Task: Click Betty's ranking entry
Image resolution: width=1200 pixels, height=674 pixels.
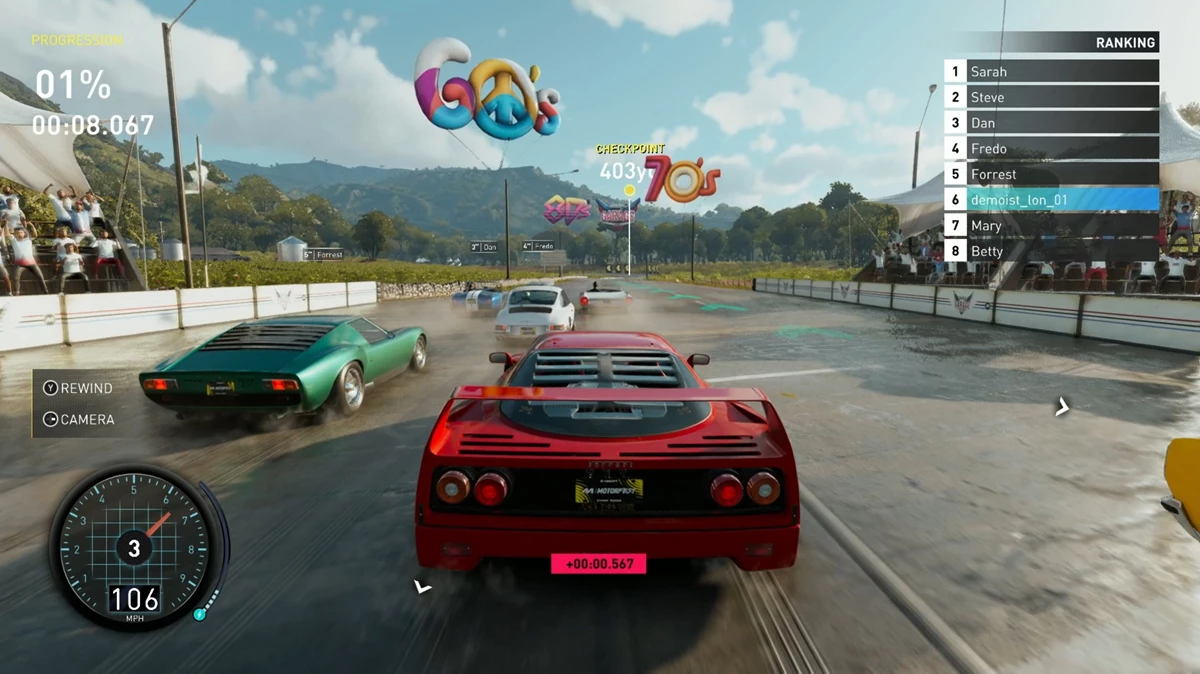Action: pyautogui.click(x=1050, y=252)
